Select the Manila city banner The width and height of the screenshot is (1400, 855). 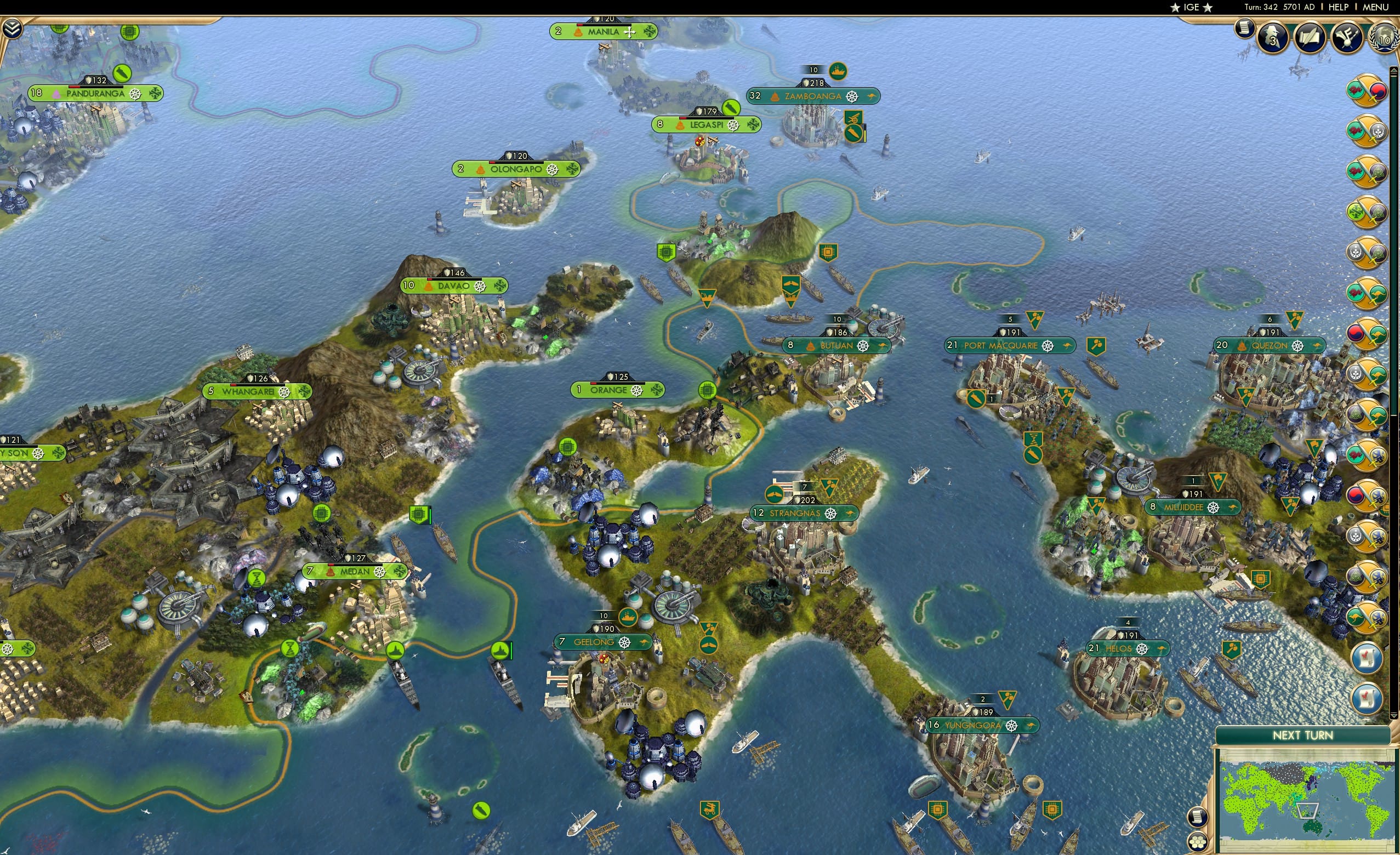604,32
